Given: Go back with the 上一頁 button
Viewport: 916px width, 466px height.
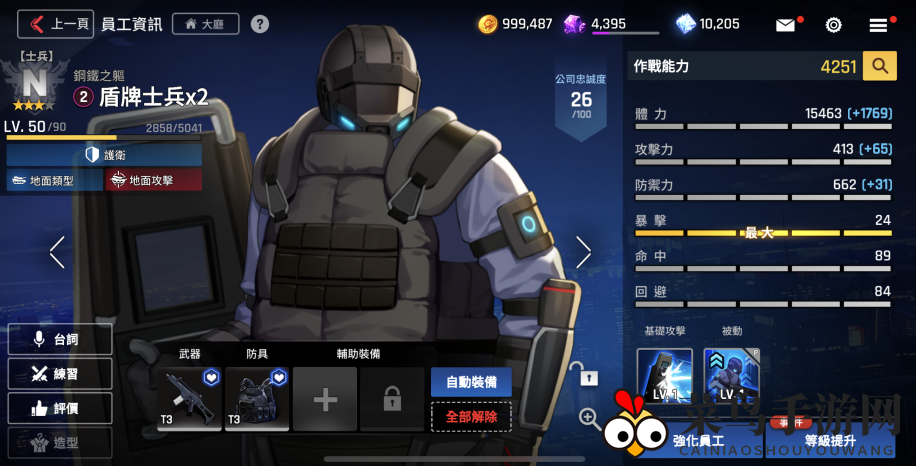Looking at the screenshot, I should 57,23.
